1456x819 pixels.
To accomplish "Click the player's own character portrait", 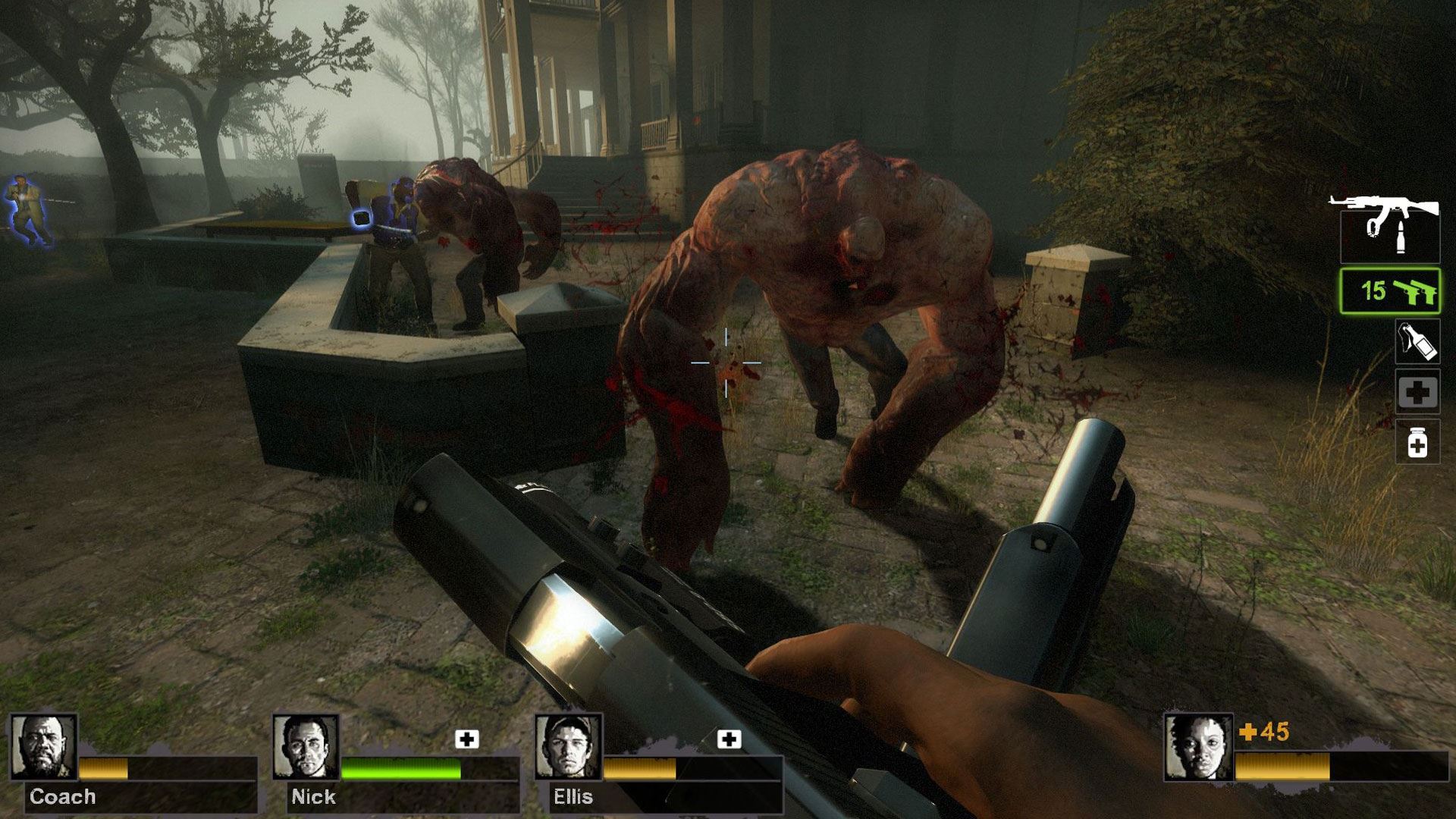I will pos(1198,747).
